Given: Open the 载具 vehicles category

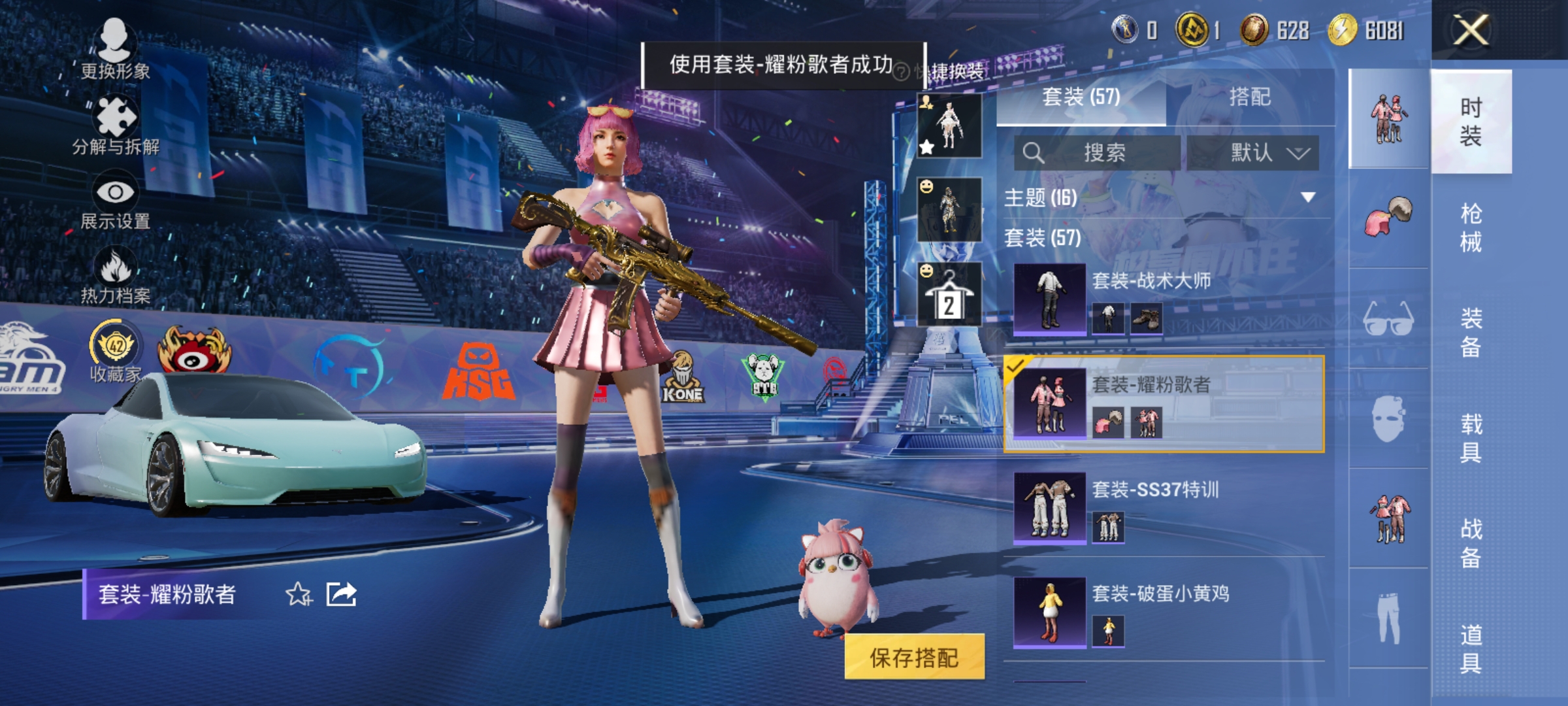Looking at the screenshot, I should (x=1471, y=438).
